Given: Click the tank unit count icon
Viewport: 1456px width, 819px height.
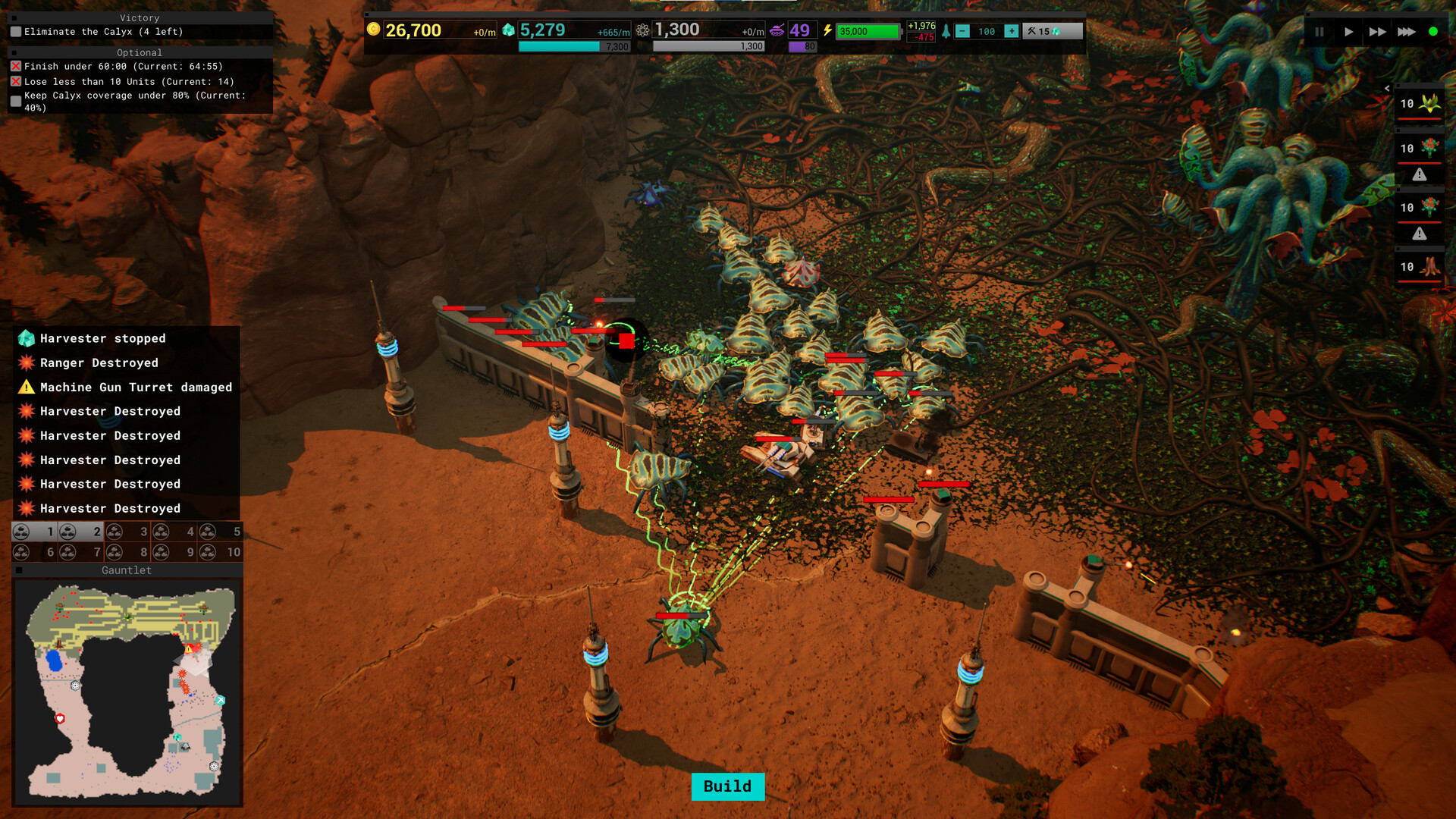Looking at the screenshot, I should coord(778,30).
